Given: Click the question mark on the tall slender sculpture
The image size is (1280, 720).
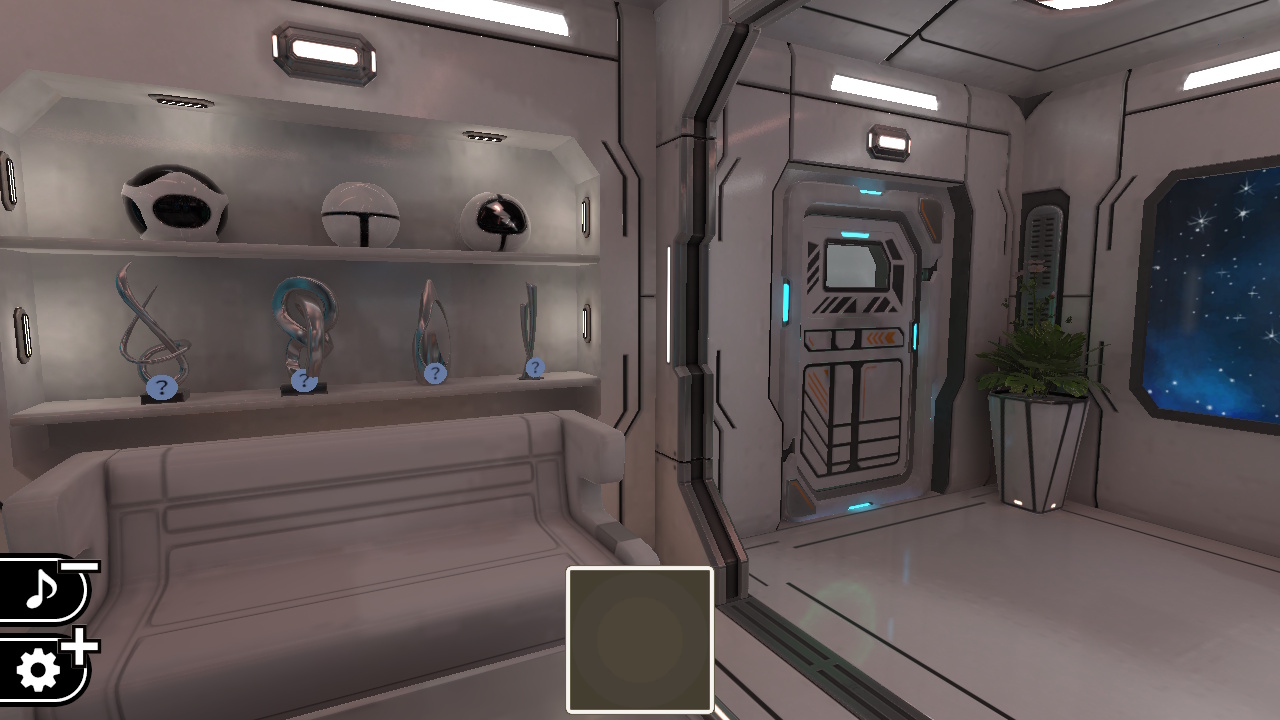Looking at the screenshot, I should pos(534,366).
